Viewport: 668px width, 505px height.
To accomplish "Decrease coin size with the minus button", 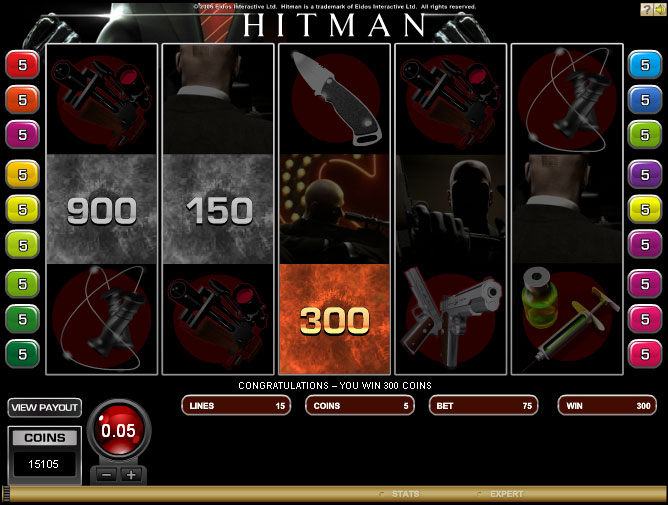I will [x=107, y=475].
